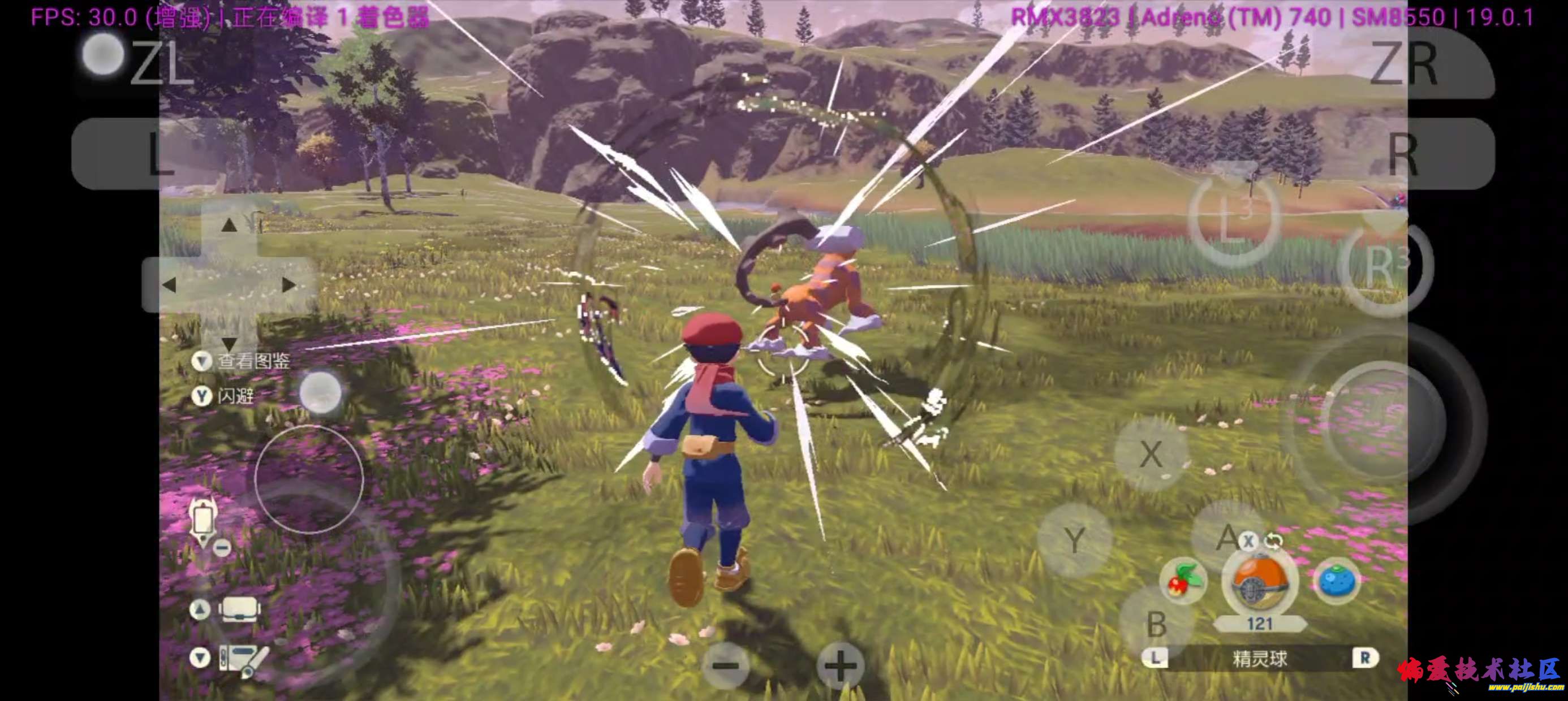The image size is (1568, 701).
Task: Tap the on-screen B button
Action: (x=1156, y=624)
